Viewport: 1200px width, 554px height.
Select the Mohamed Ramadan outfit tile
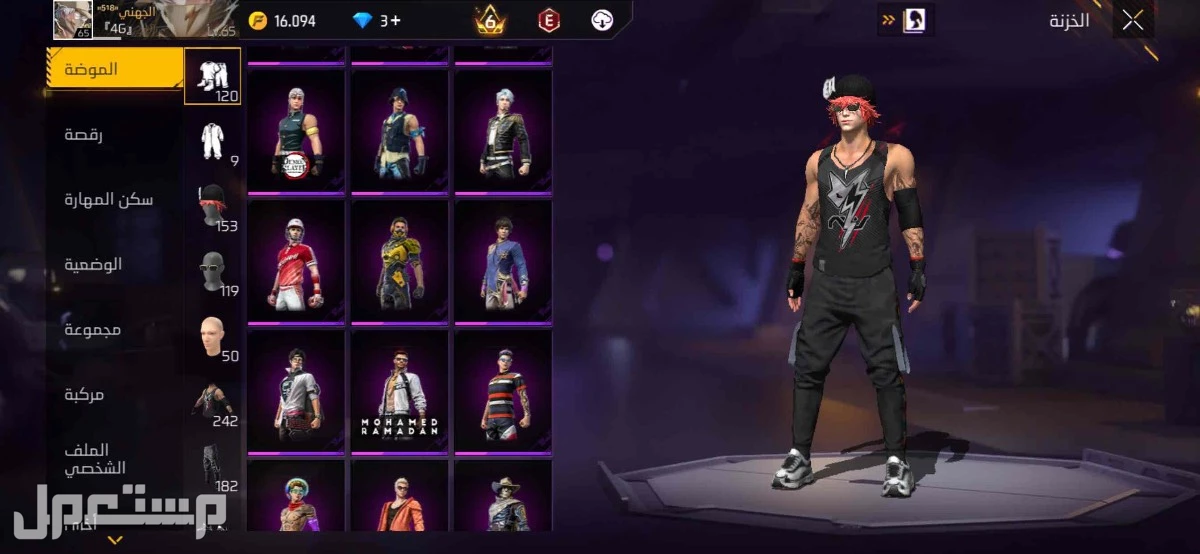click(x=400, y=390)
